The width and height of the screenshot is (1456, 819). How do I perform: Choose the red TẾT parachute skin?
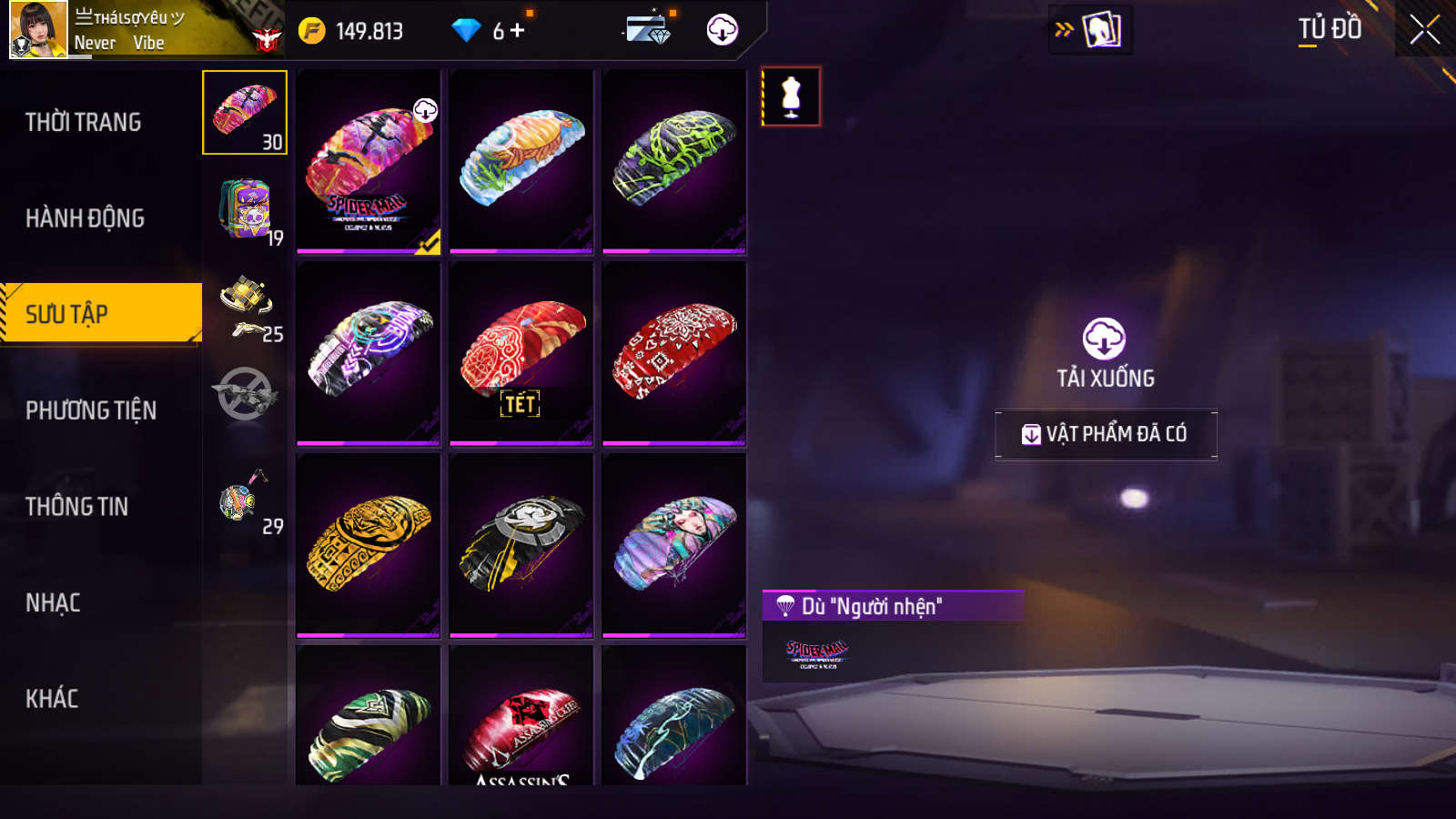521,353
